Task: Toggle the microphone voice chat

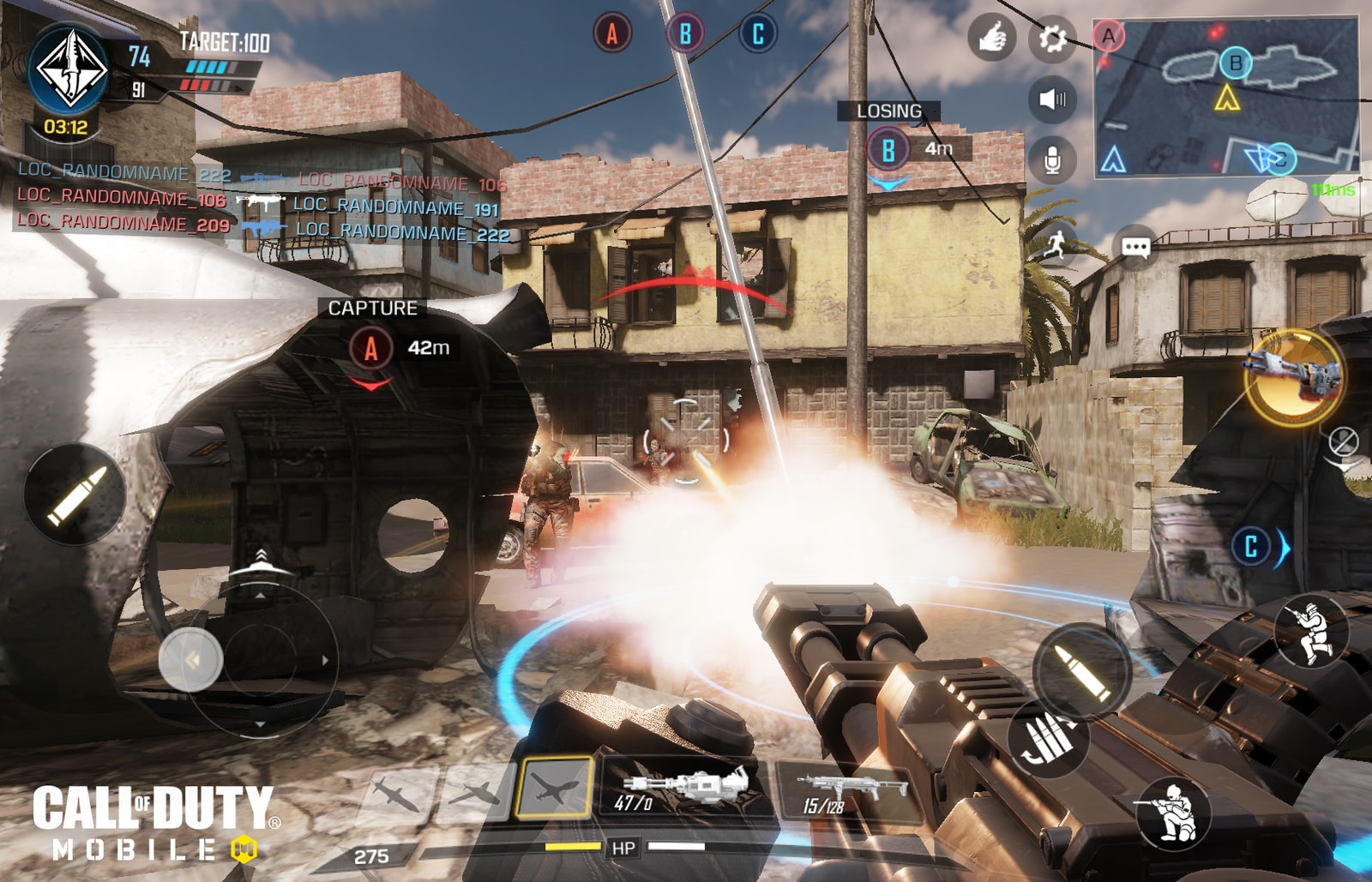Action: click(1051, 159)
